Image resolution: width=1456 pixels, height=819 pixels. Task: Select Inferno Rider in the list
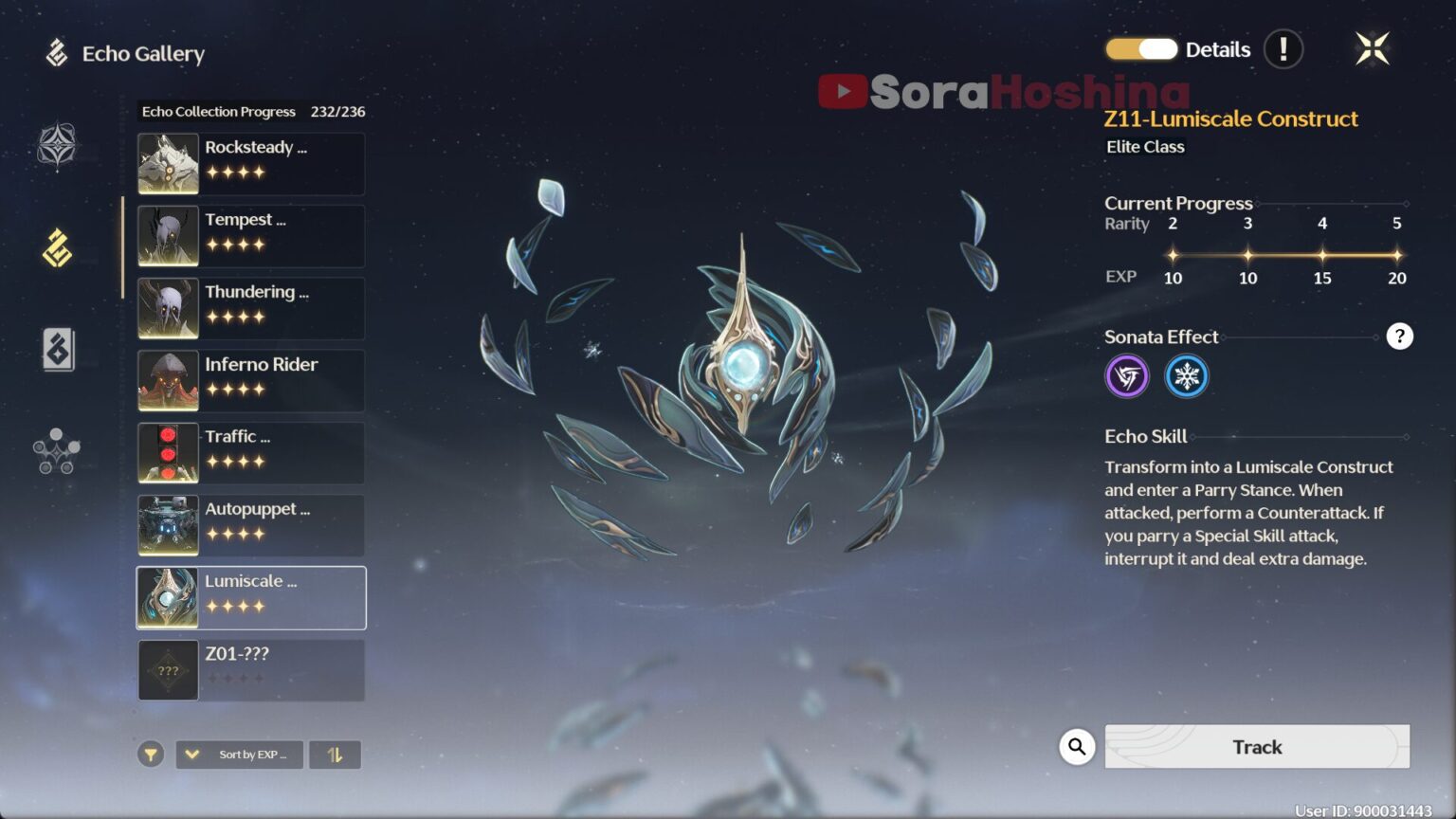click(x=251, y=380)
